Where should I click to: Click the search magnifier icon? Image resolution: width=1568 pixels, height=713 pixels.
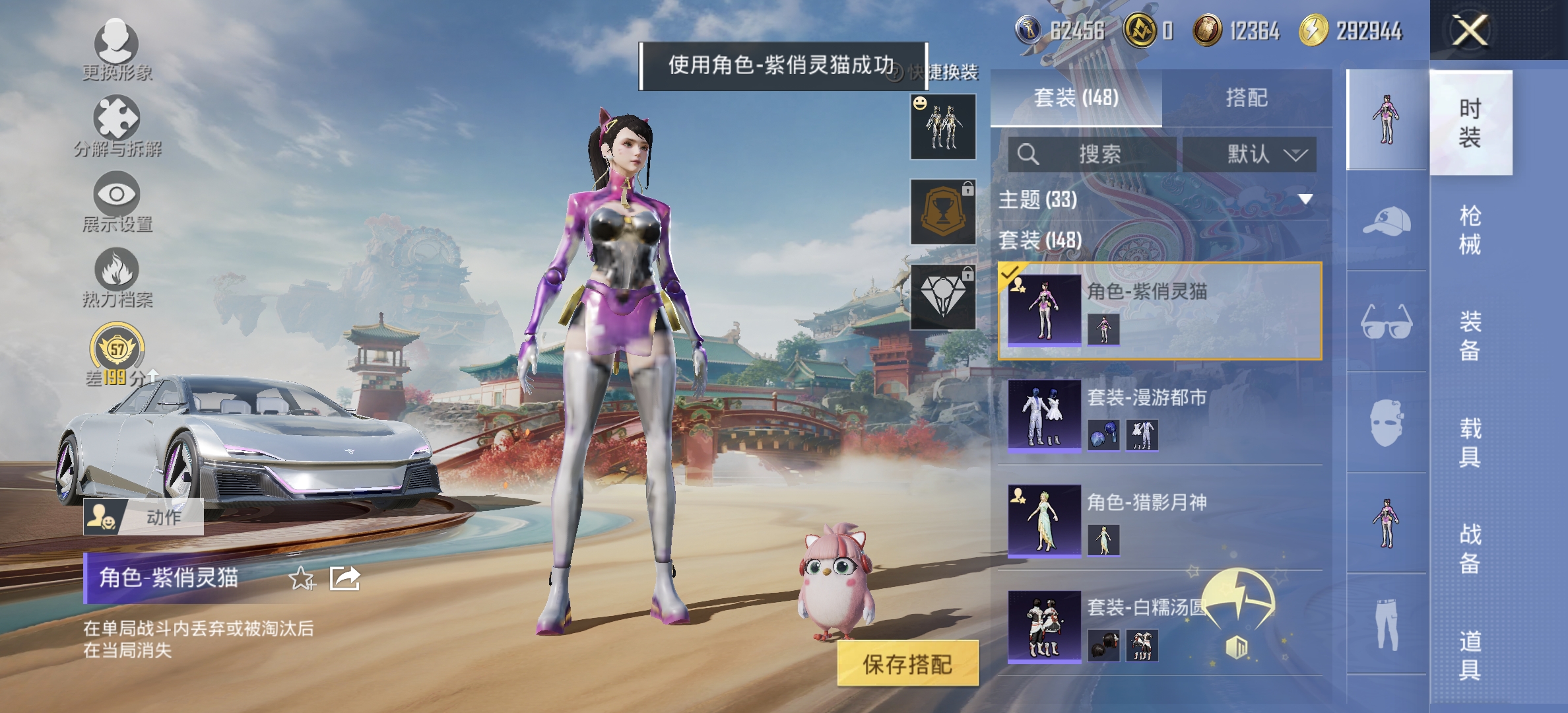tap(1028, 155)
